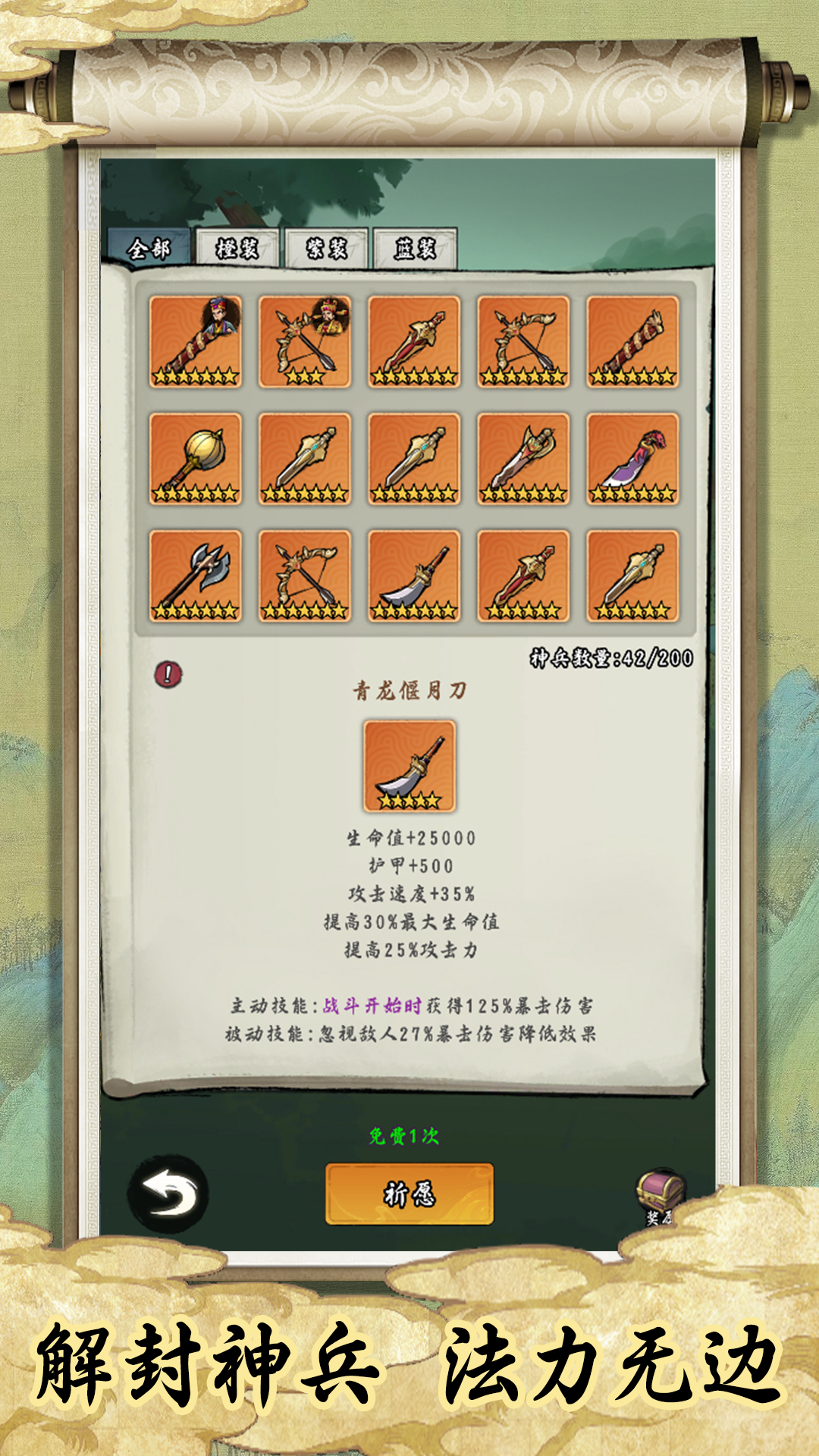Select the purple snake-hilted blade

coord(632,459)
